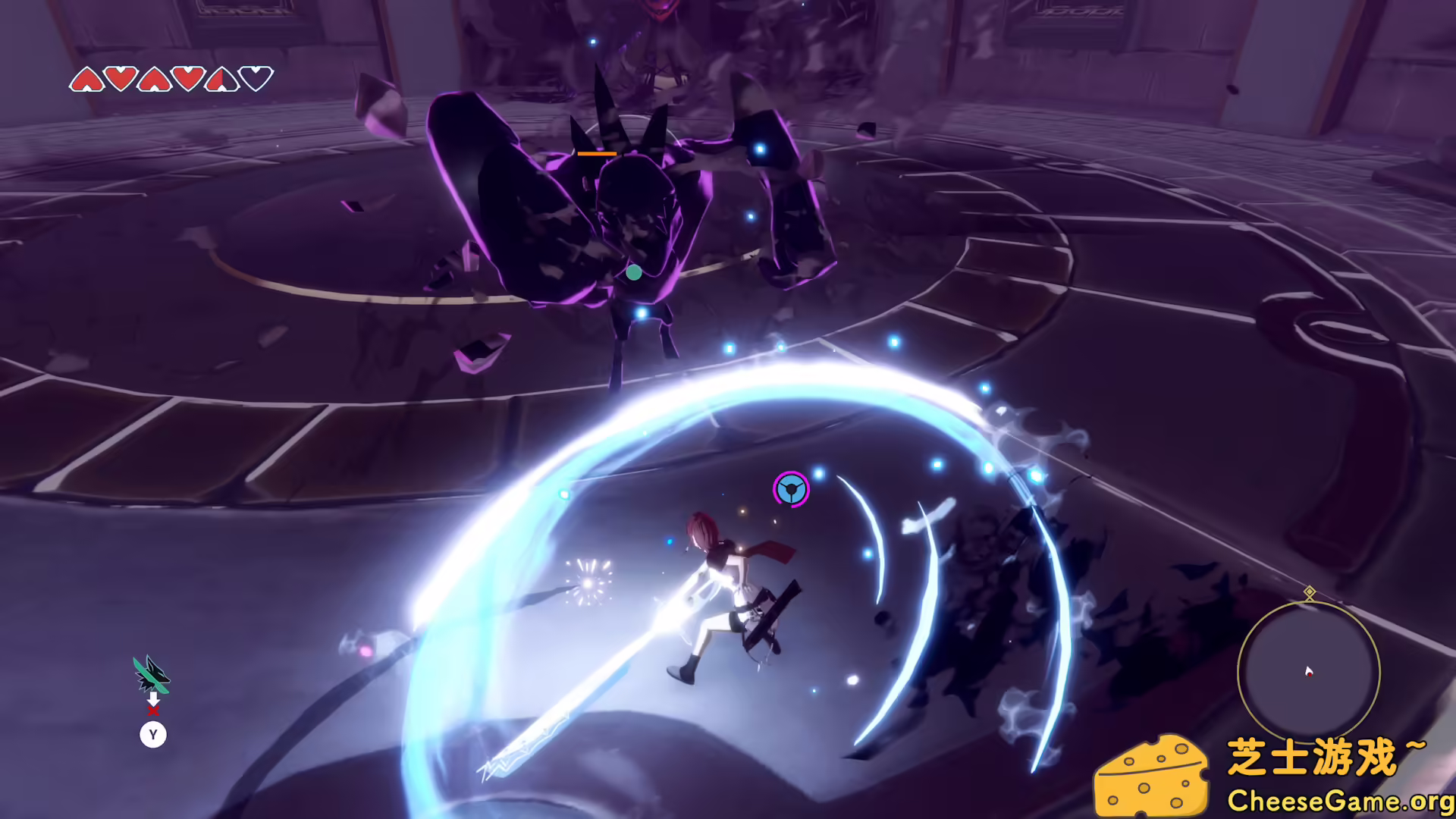
Task: Click the boss's orange health bar
Action: click(x=596, y=153)
